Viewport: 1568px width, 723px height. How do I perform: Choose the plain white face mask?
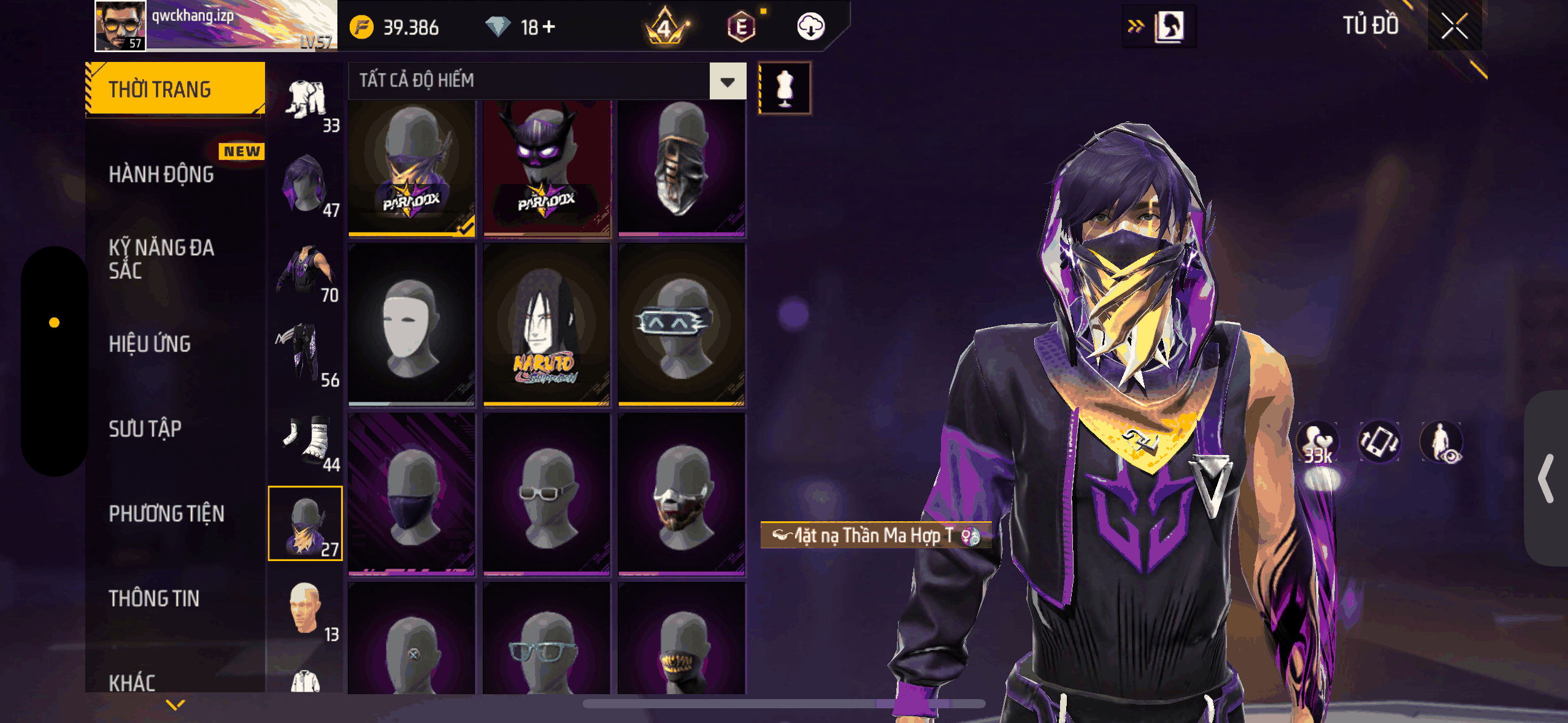coord(411,325)
